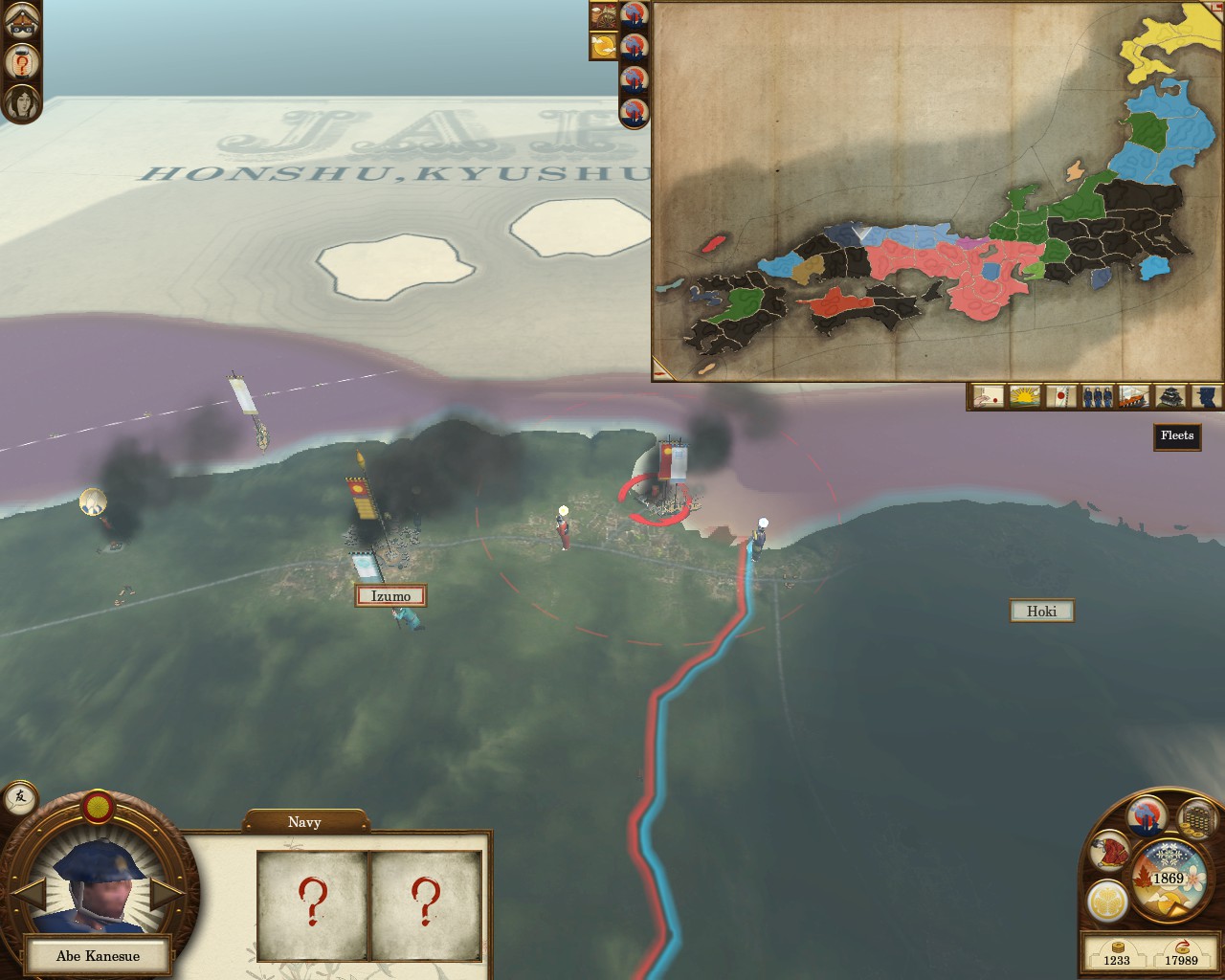Show the Fleets list with the ship icon
Viewport: 1225px width, 980px height.
coord(1133,396)
